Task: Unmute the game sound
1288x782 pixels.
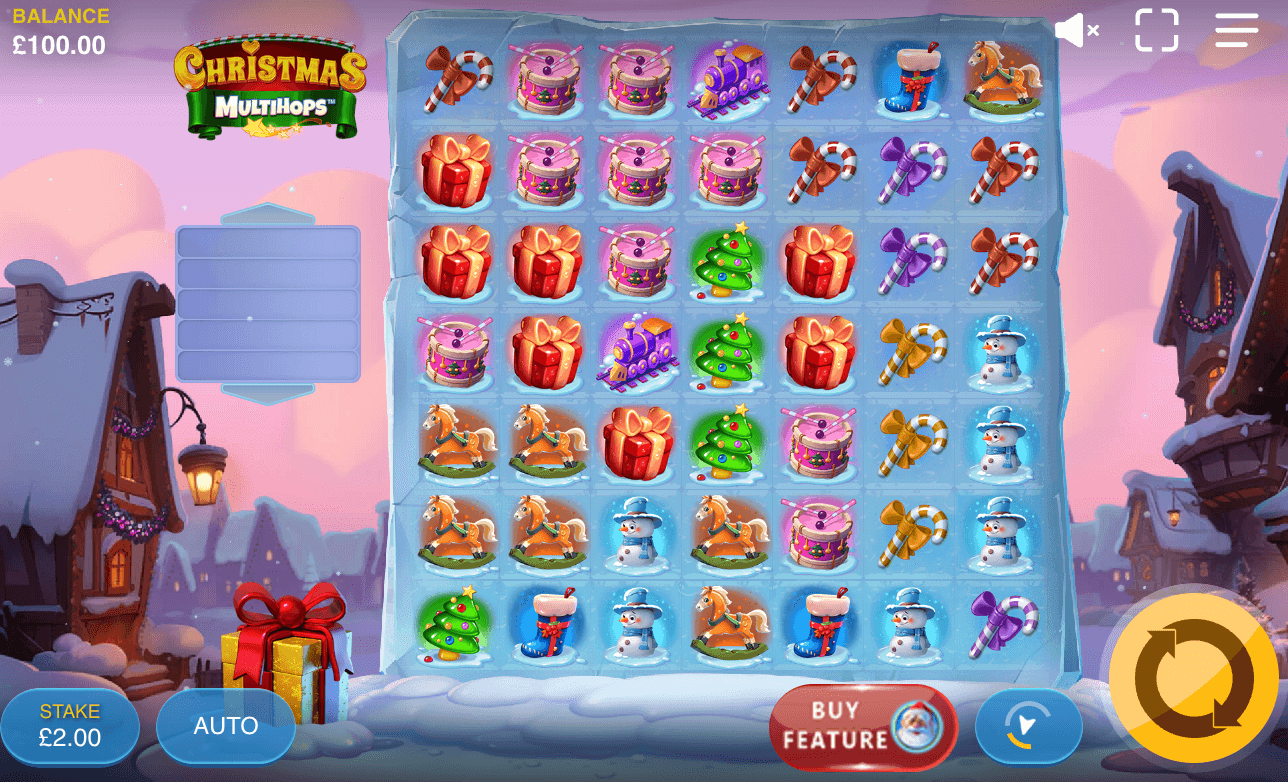Action: (1073, 31)
